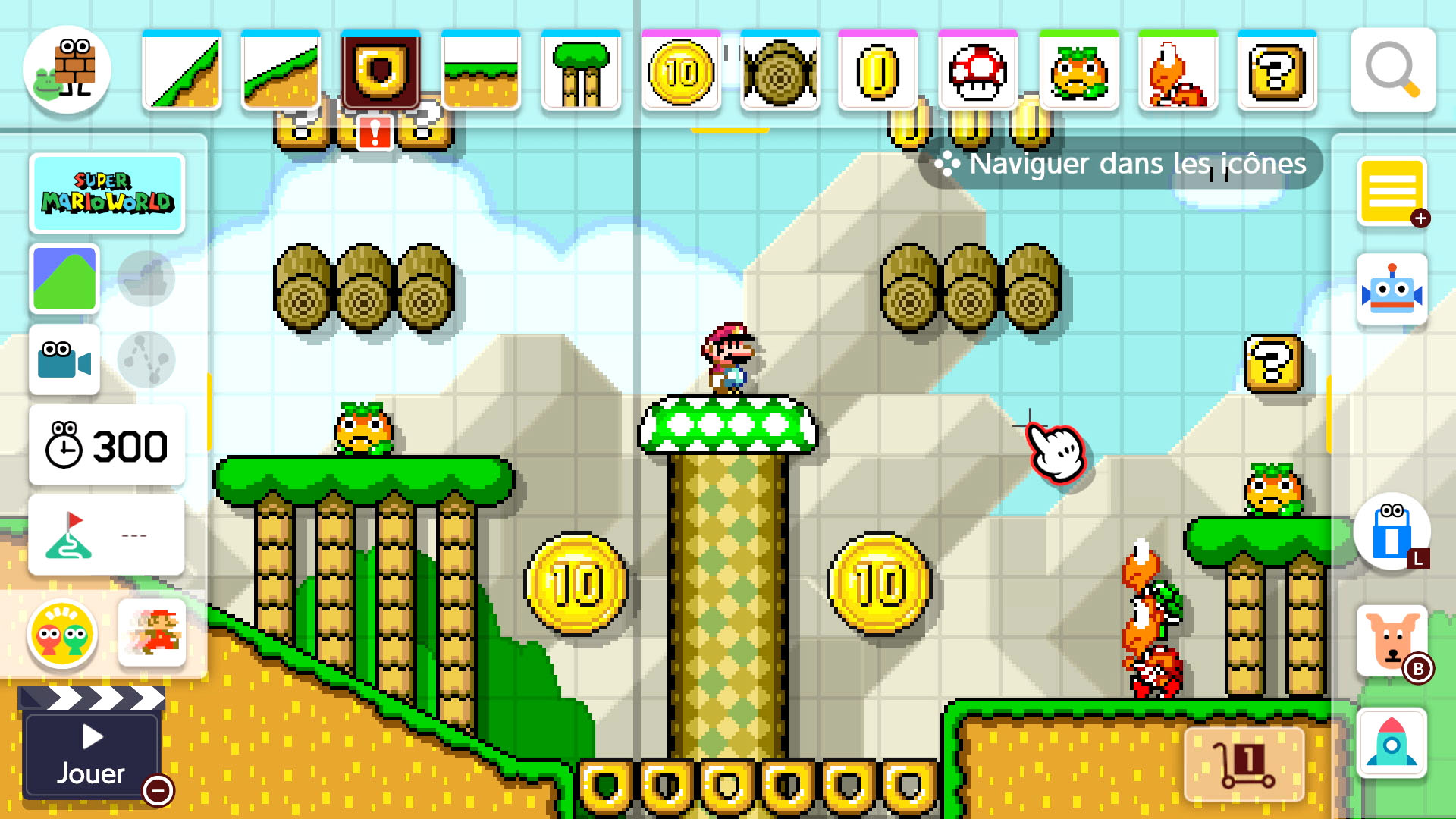Open the course theme selector

point(64,278)
